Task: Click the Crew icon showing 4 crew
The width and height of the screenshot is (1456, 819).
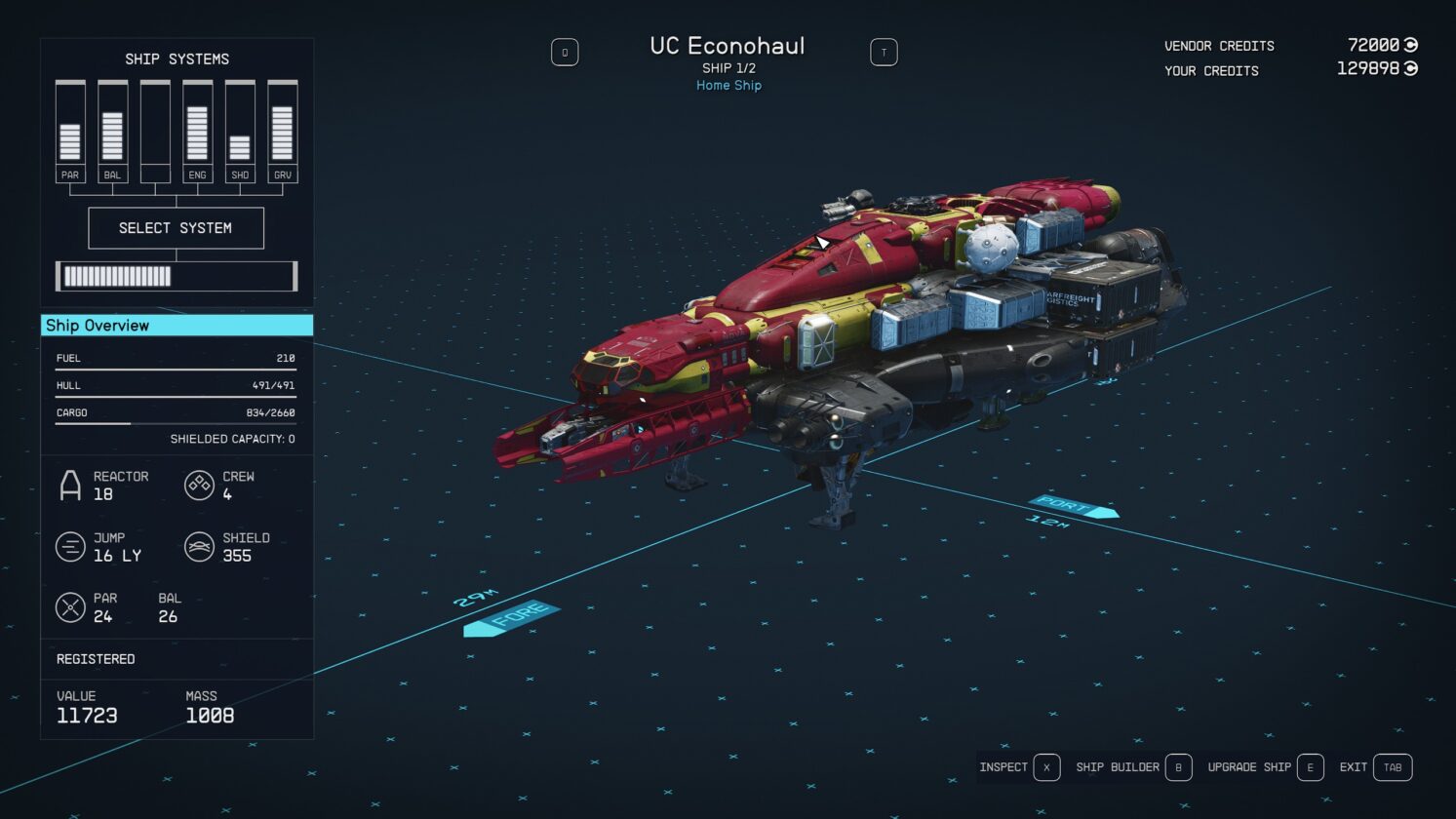Action: pyautogui.click(x=199, y=485)
